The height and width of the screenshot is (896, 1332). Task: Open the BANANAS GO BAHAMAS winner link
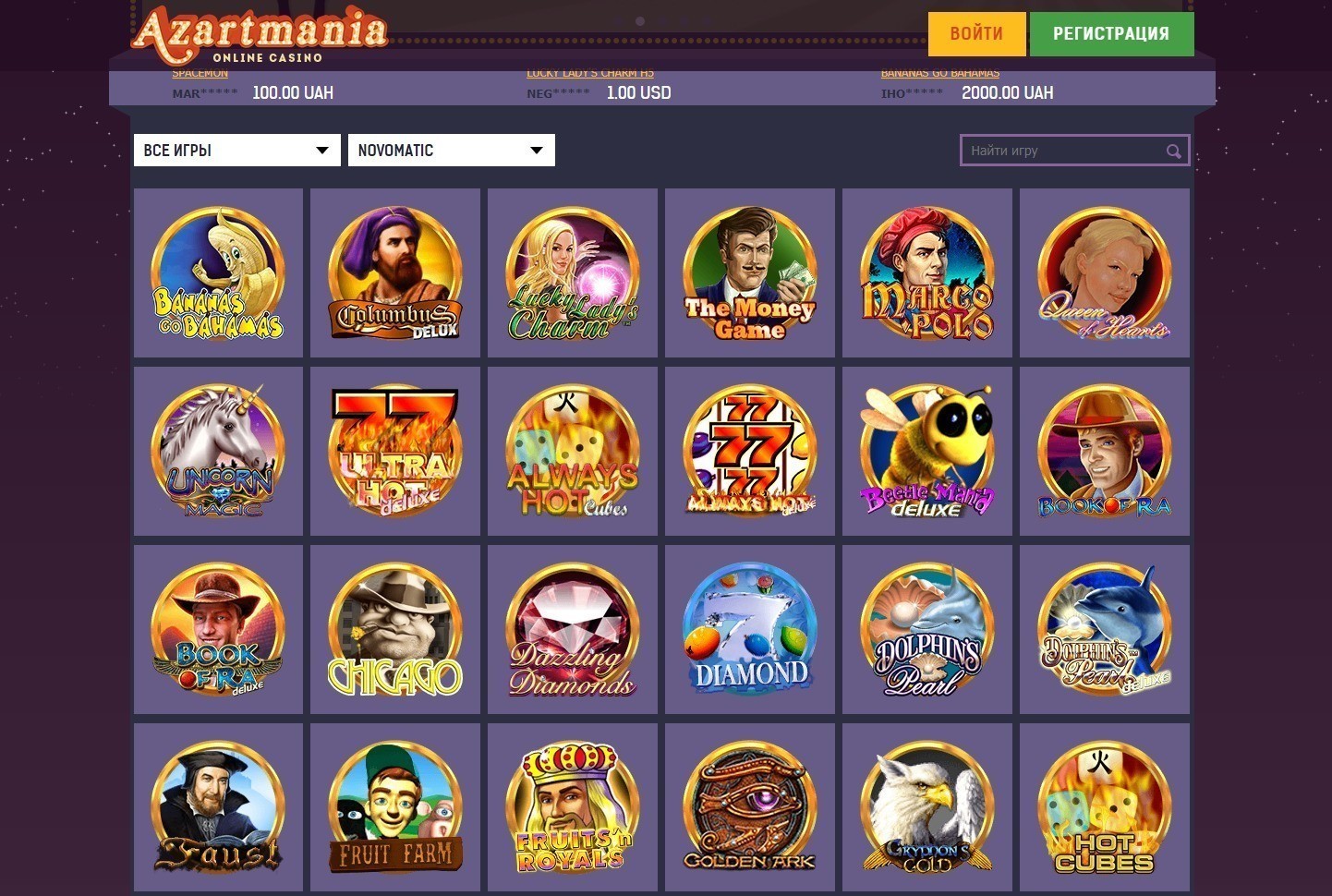940,72
